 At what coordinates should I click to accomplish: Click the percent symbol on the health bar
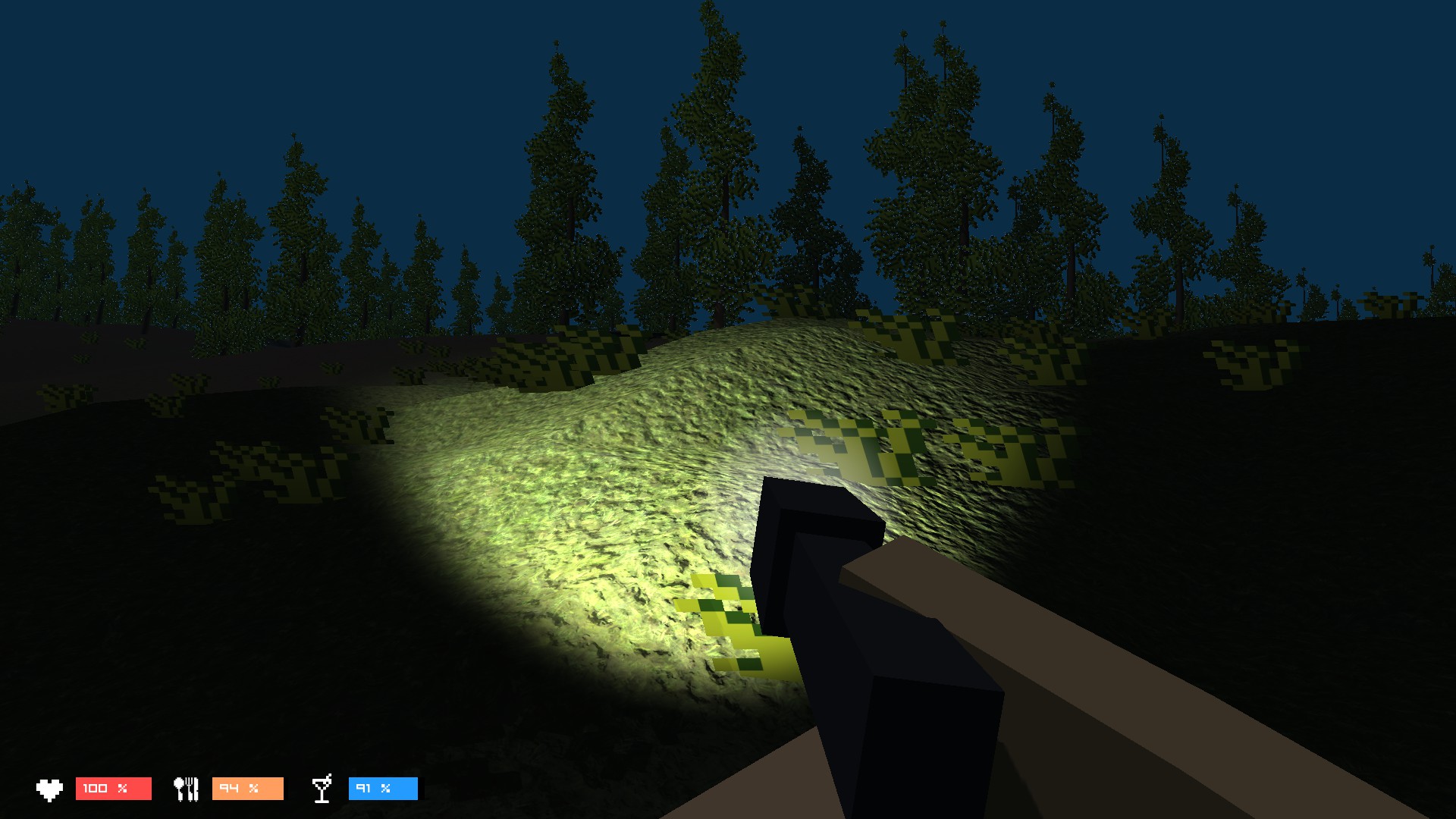coord(121,789)
